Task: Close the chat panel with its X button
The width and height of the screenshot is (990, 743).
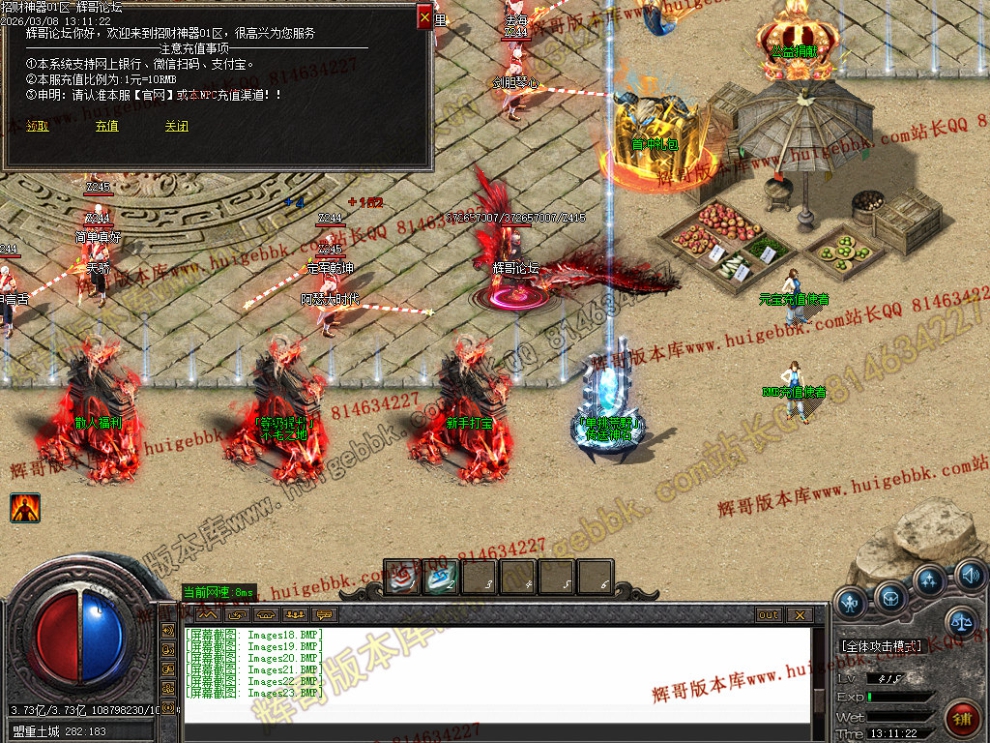Action: pyautogui.click(x=800, y=615)
